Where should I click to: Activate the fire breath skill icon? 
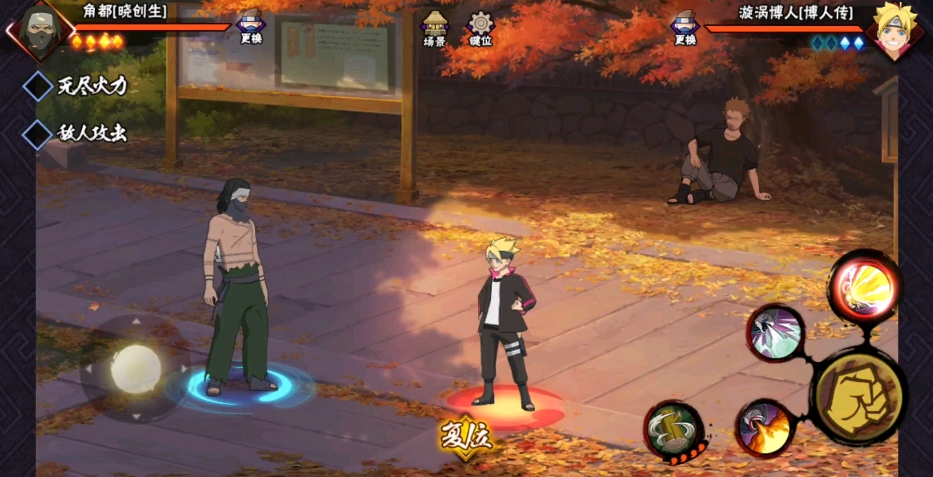tap(765, 428)
